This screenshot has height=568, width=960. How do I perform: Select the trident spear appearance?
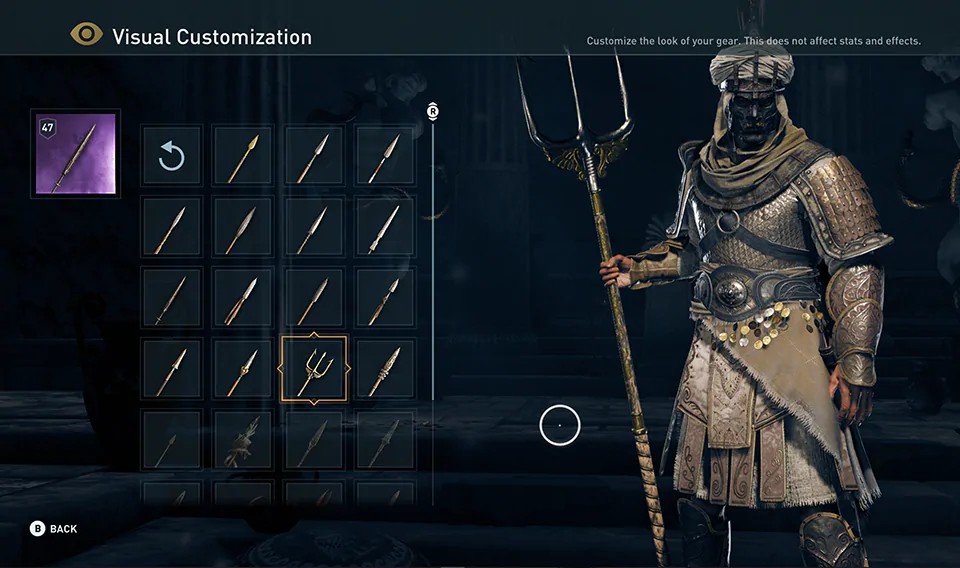[x=314, y=369]
